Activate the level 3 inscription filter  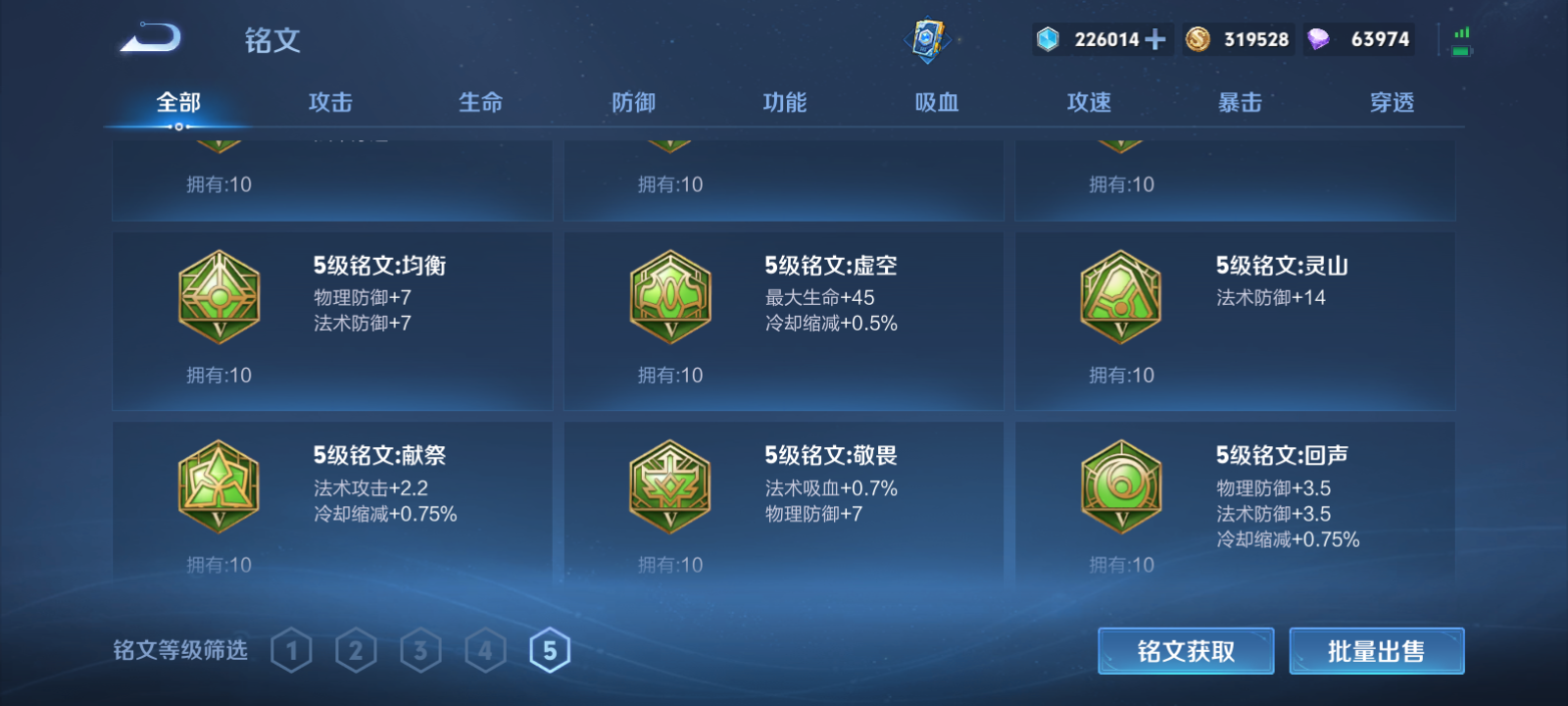pos(419,648)
